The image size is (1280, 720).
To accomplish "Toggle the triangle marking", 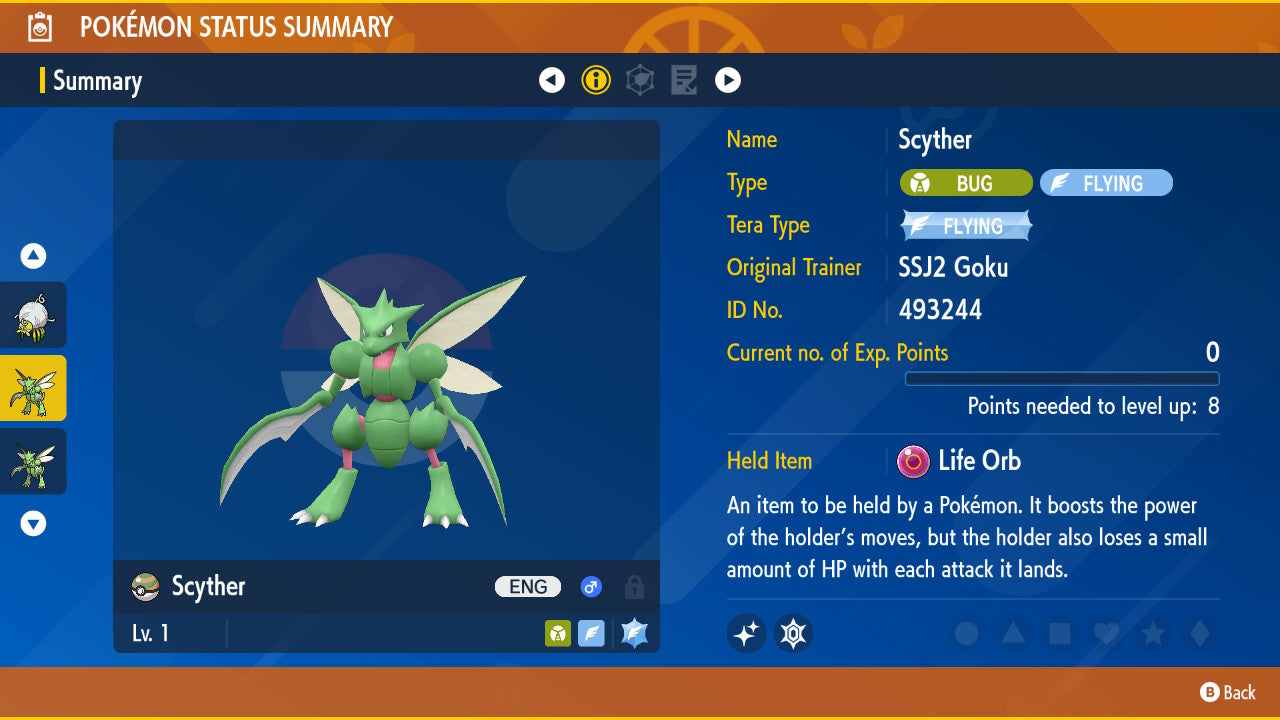I will pos(1013,633).
